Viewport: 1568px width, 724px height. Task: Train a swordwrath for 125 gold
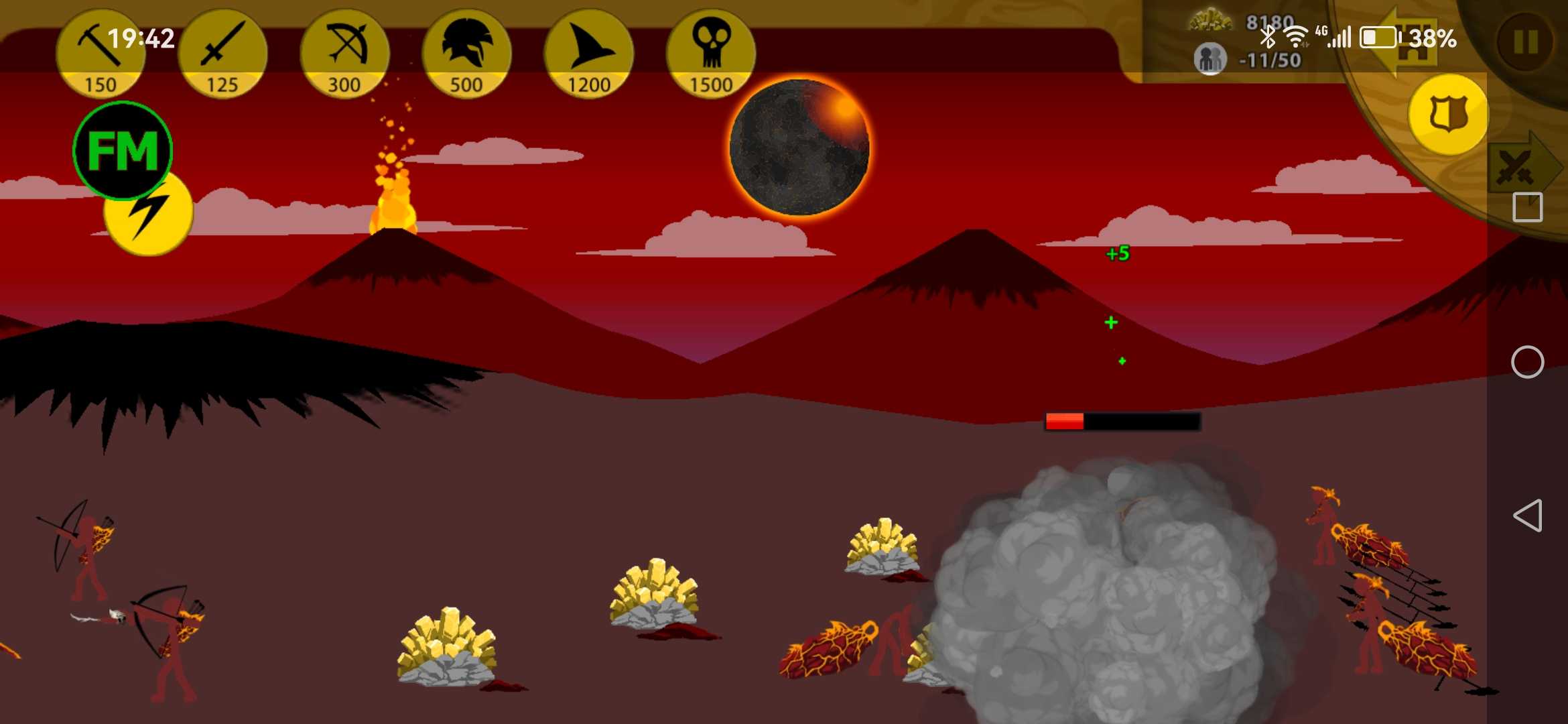pyautogui.click(x=222, y=54)
